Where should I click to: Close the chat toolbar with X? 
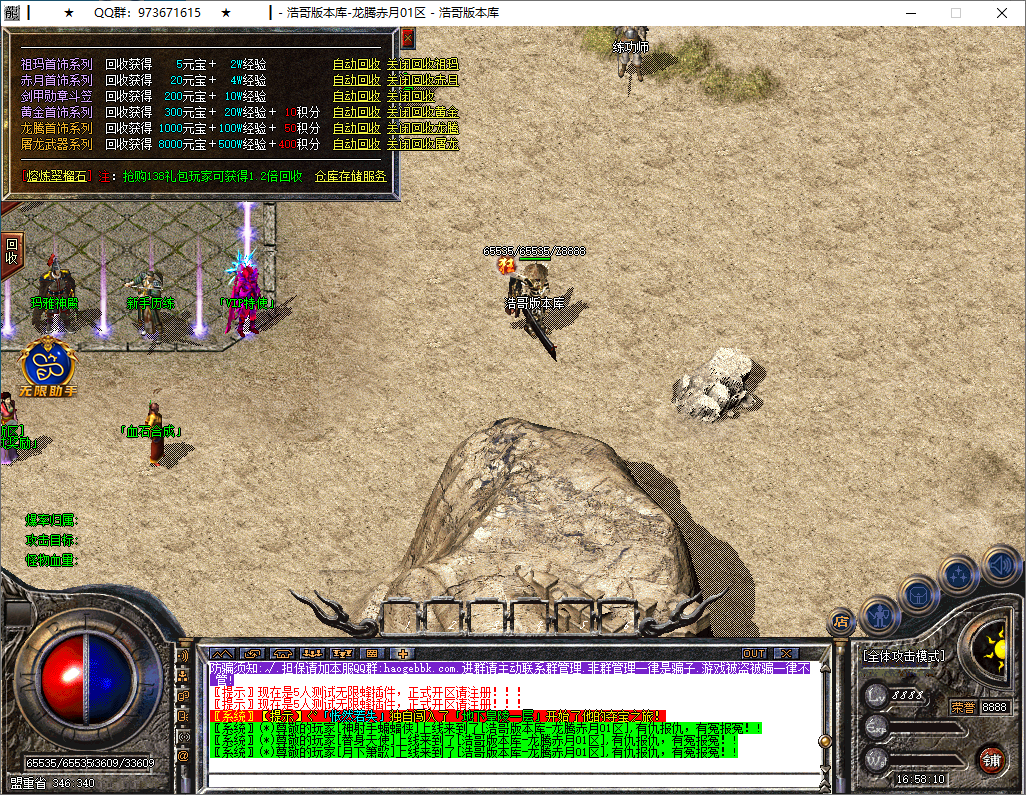786,653
